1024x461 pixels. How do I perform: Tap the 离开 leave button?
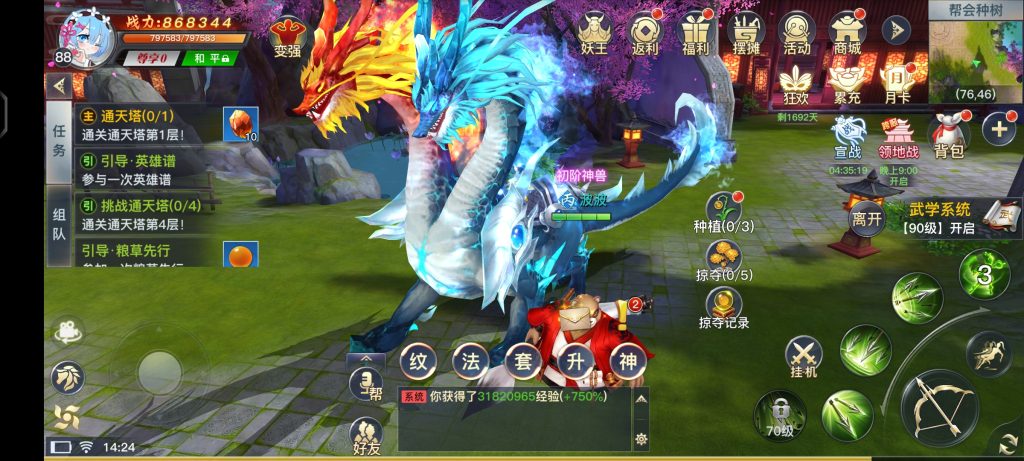(866, 217)
